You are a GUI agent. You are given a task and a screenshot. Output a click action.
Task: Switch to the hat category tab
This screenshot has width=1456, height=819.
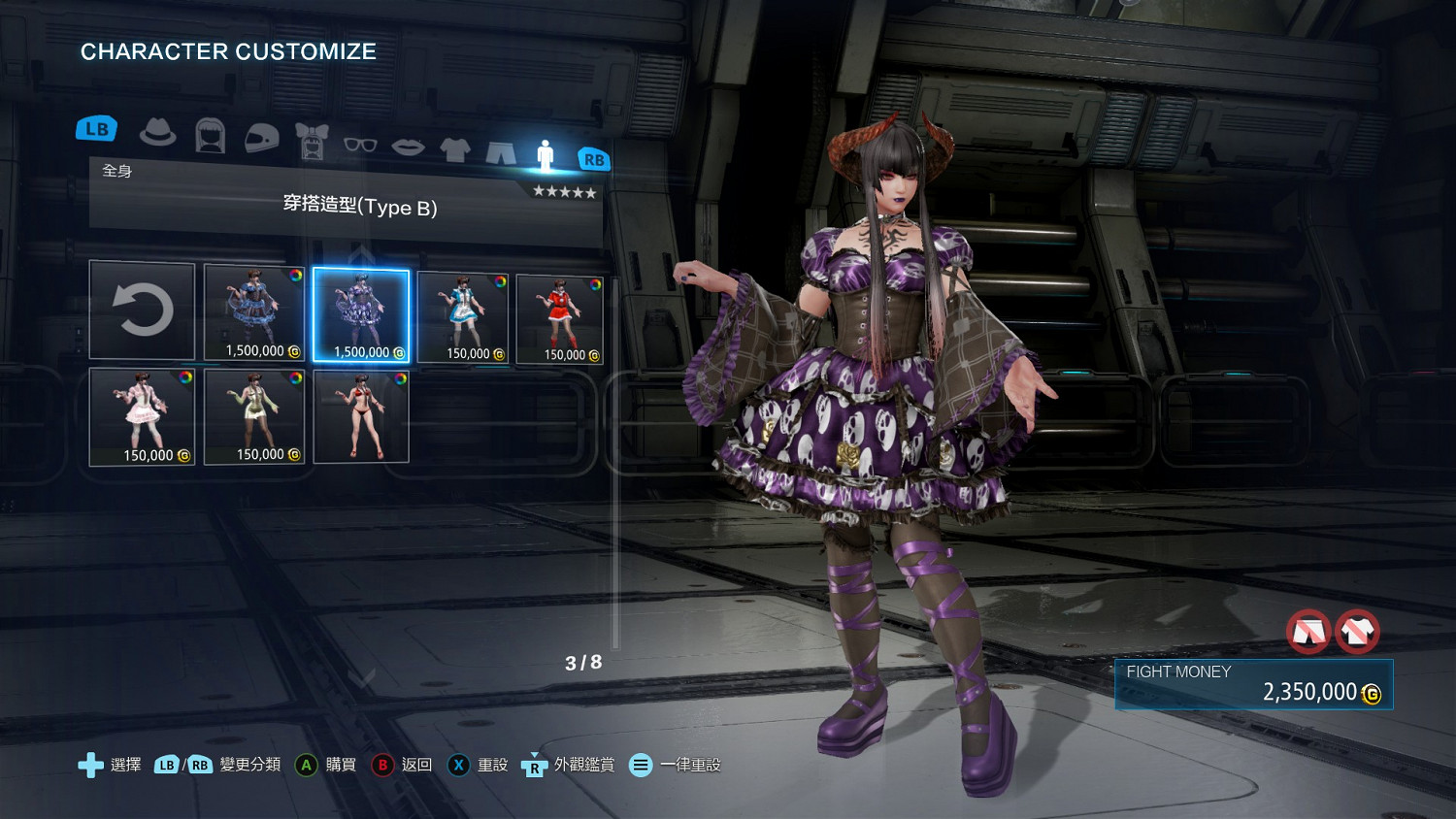coord(157,133)
